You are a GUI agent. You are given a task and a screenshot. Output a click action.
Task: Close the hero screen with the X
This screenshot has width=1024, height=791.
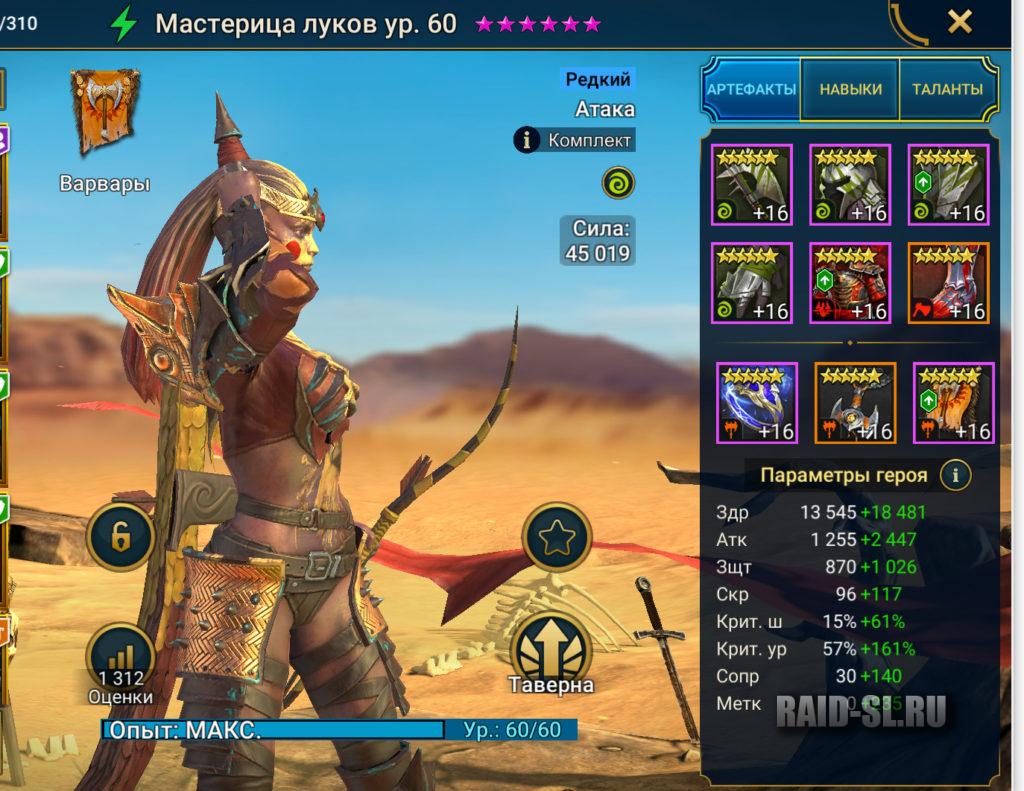(x=959, y=22)
